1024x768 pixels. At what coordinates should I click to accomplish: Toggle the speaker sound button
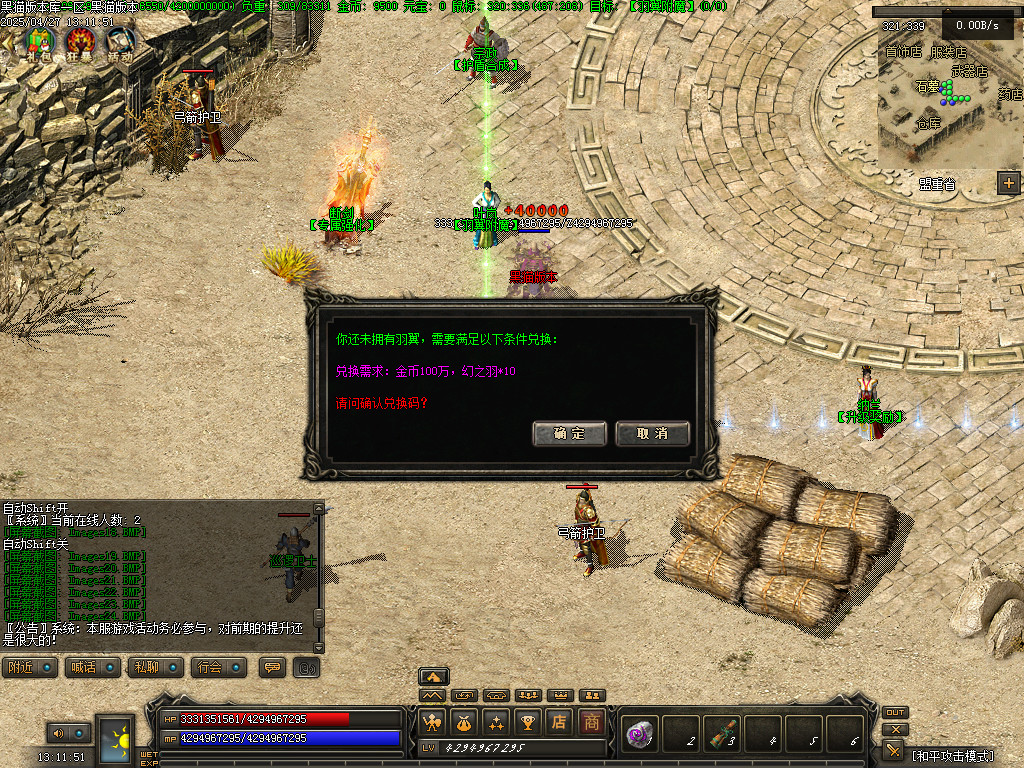[x=57, y=733]
